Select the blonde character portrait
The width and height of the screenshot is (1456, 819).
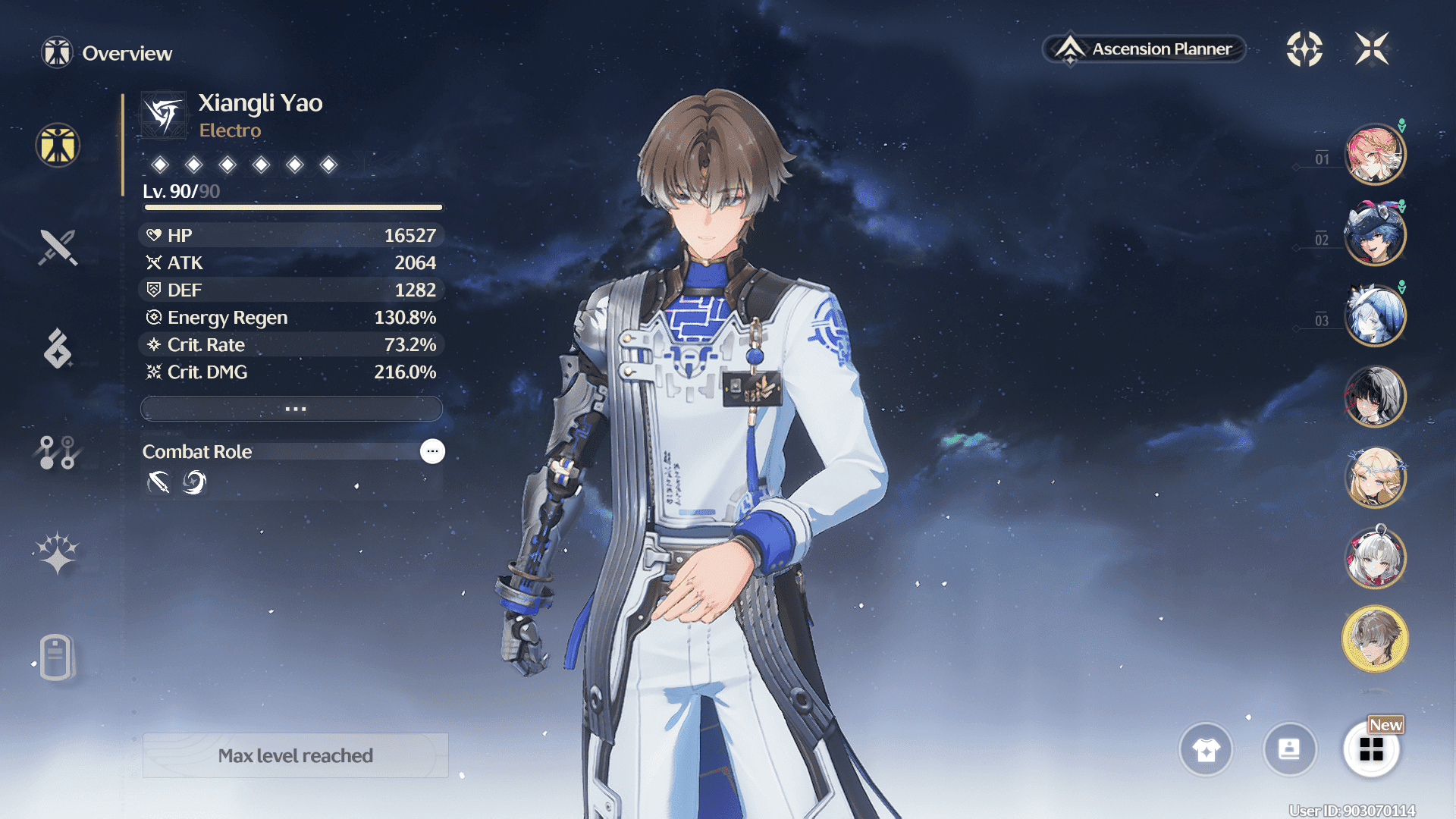point(1374,478)
